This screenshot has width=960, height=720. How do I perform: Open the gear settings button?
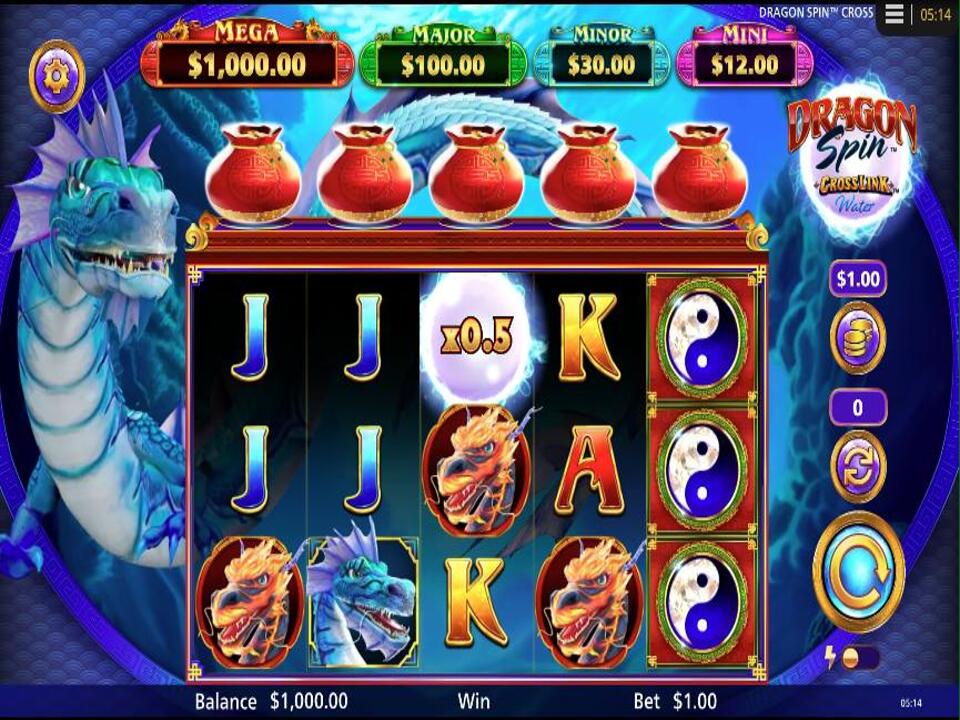coord(56,75)
